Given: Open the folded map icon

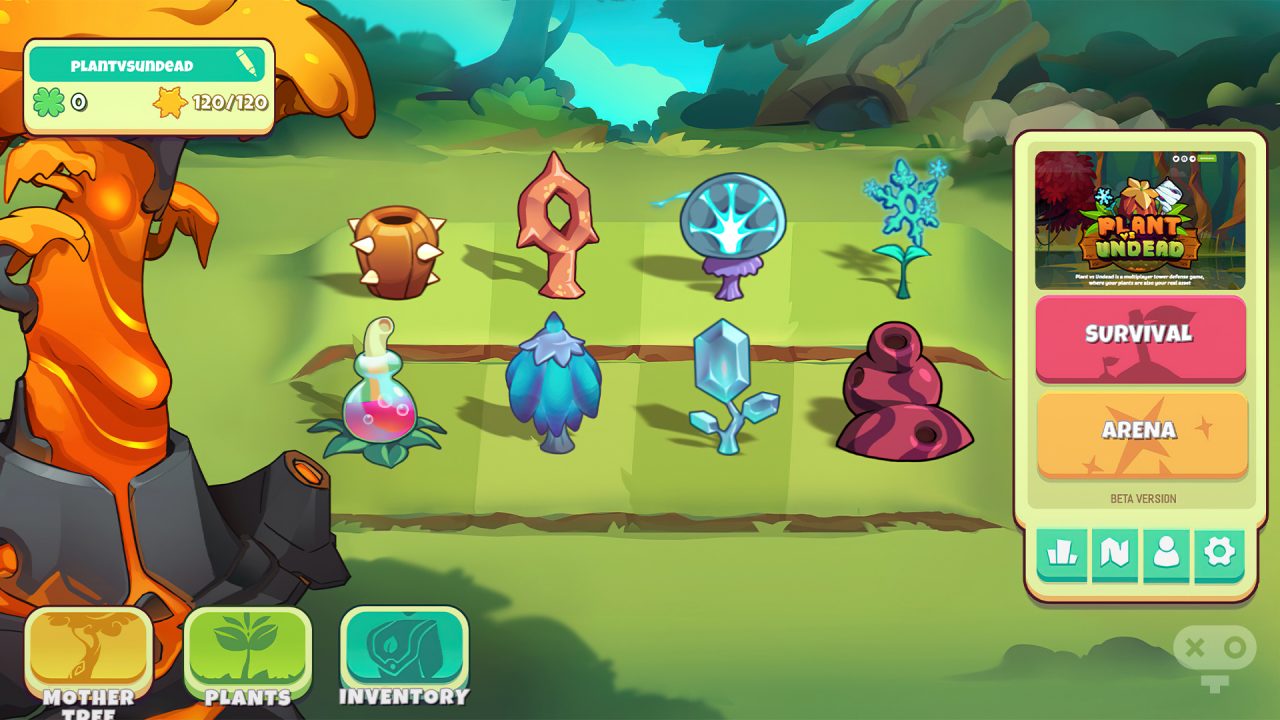Looking at the screenshot, I should (1114, 554).
